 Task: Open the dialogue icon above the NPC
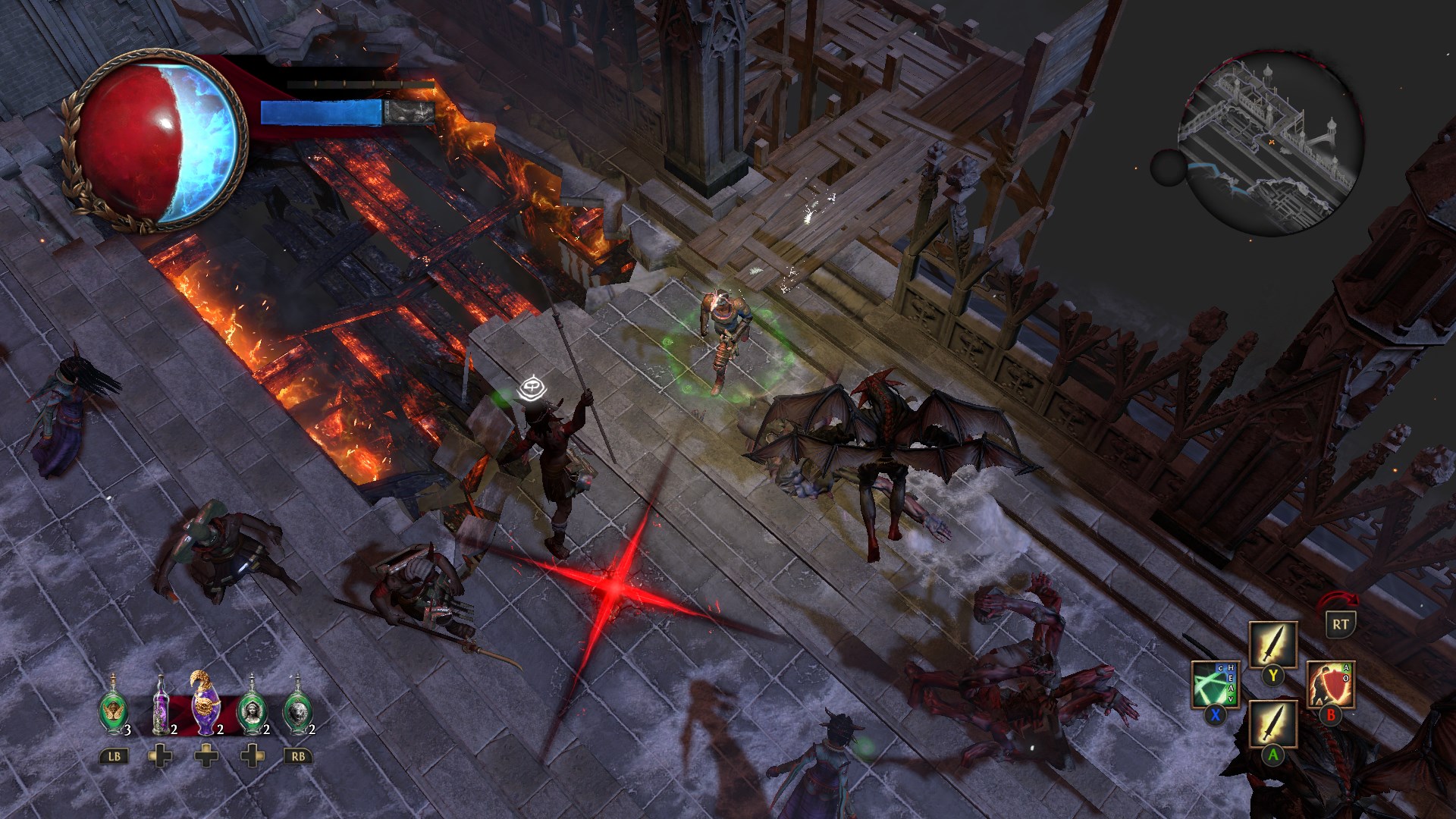tap(531, 387)
